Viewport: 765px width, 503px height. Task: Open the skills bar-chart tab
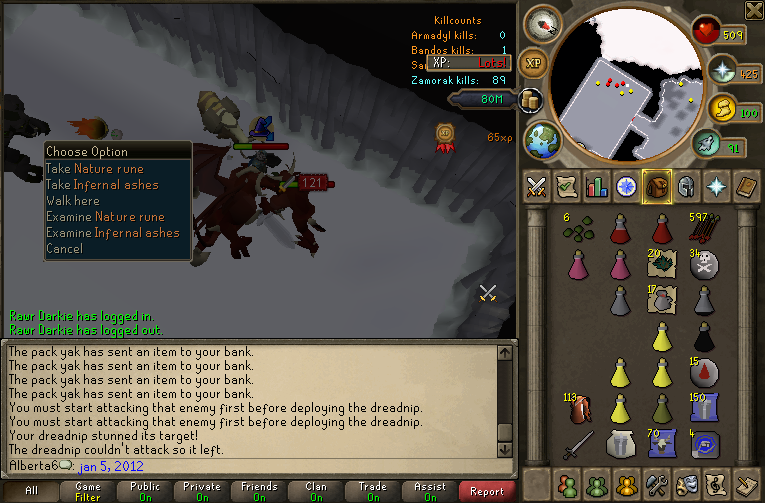click(597, 186)
